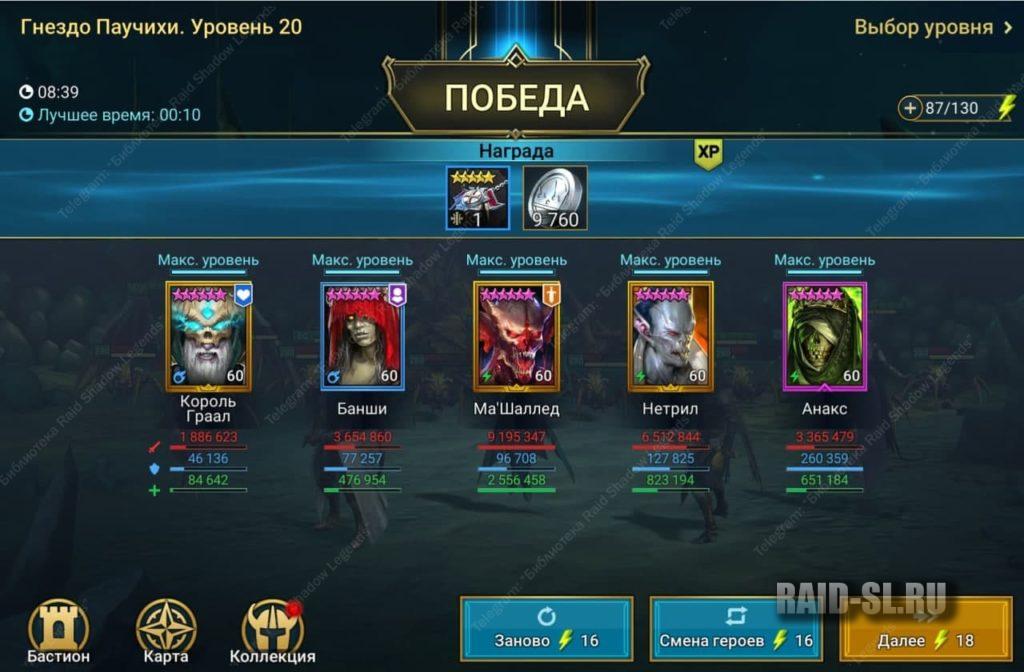Replay the stage with Заново
The width and height of the screenshot is (1024, 672).
pyautogui.click(x=546, y=629)
